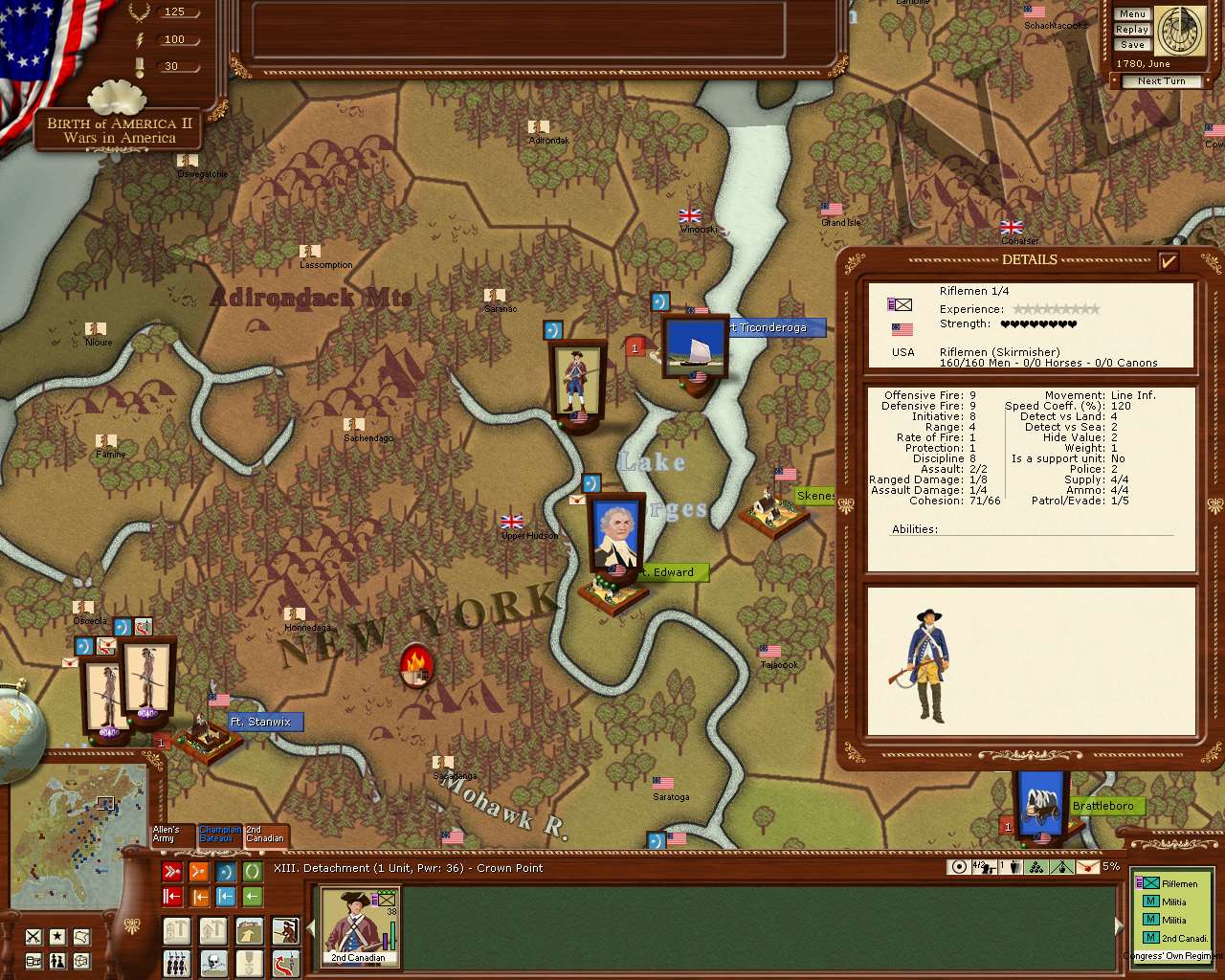Screen dimensions: 1225x980
Task: Select Riflemen in the unit list
Action: point(1179,883)
